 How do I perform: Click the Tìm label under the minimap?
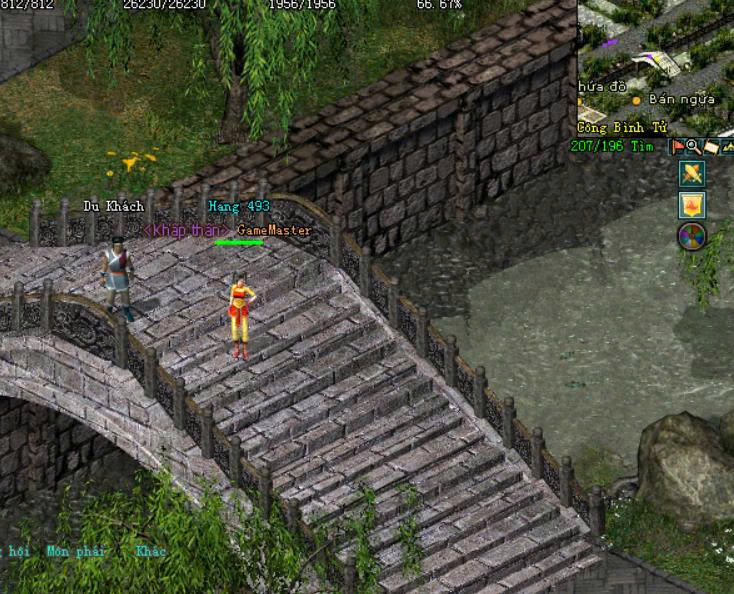tap(641, 146)
